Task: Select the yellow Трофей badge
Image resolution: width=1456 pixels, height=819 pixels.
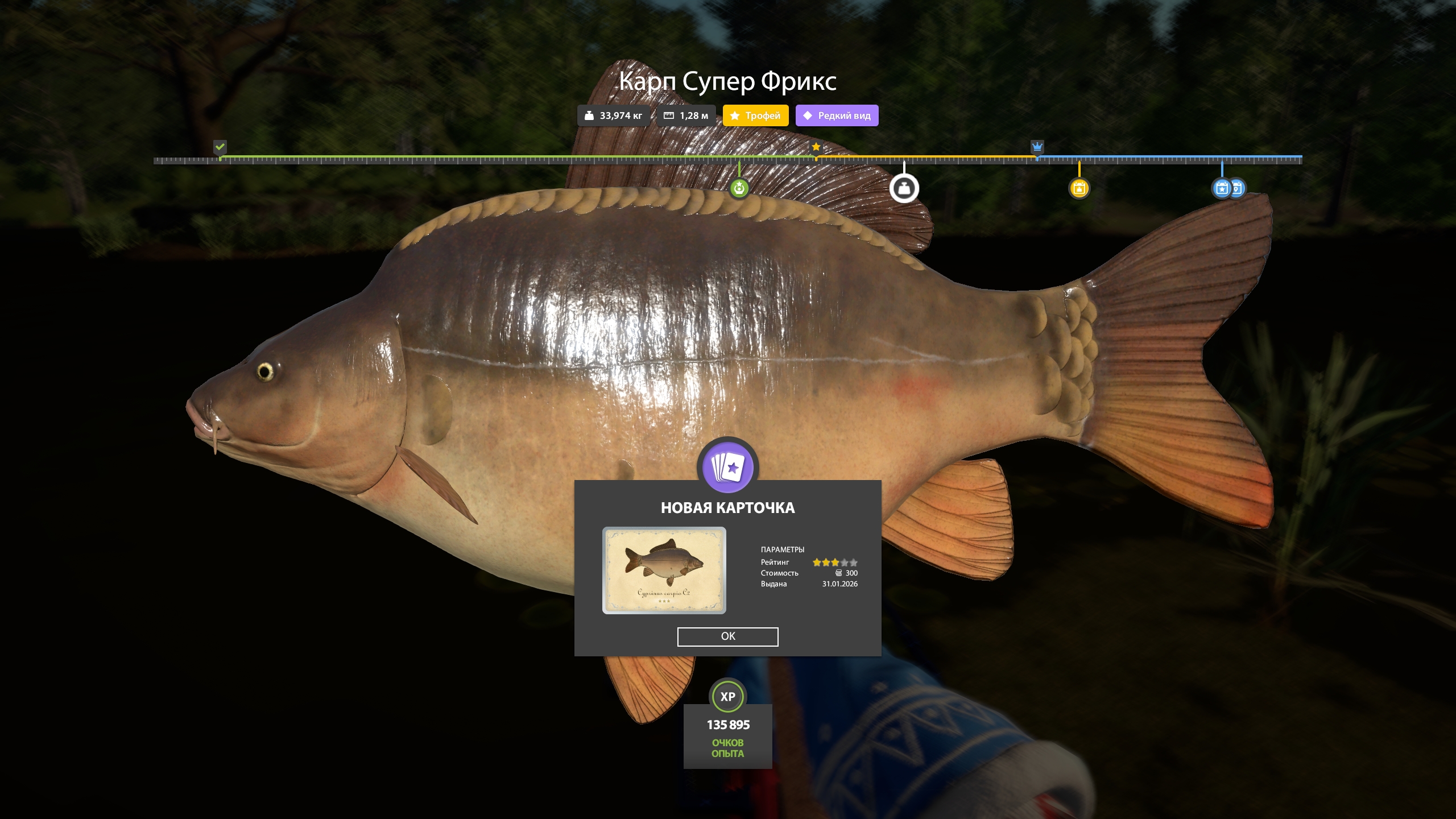Action: pos(755,115)
